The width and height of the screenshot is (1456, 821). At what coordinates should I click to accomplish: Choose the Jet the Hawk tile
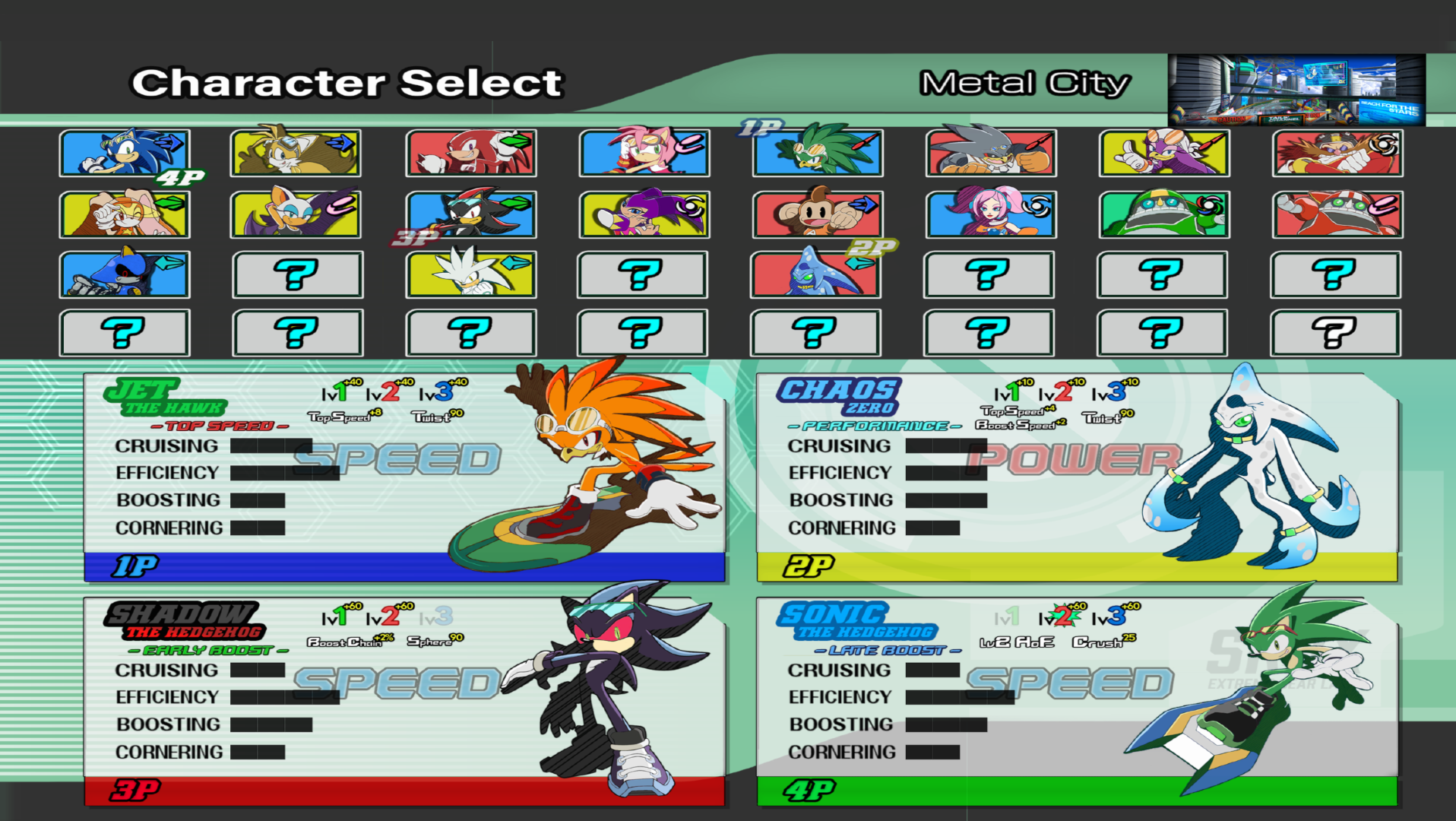click(x=818, y=153)
